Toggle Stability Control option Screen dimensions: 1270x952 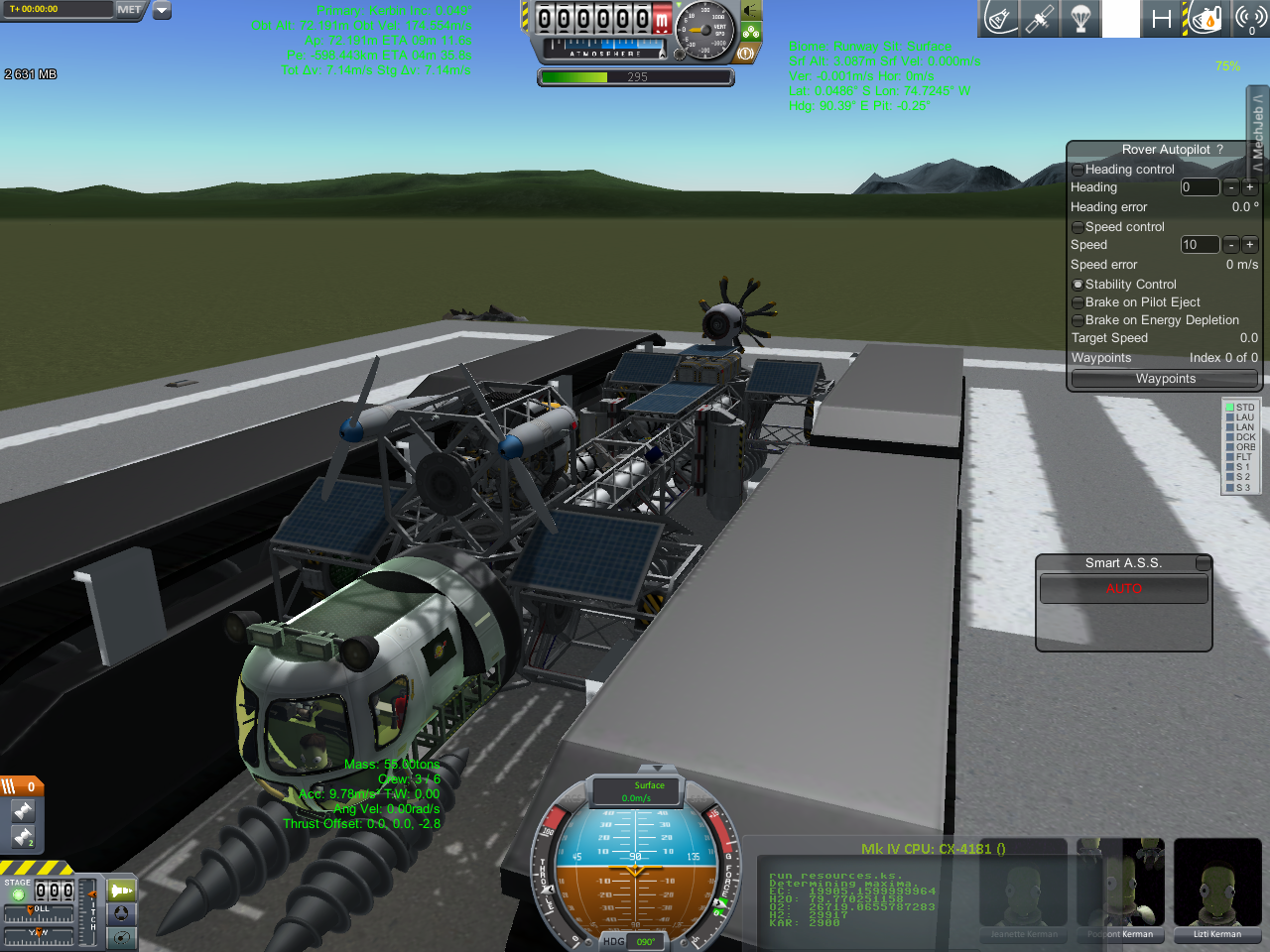1078,285
